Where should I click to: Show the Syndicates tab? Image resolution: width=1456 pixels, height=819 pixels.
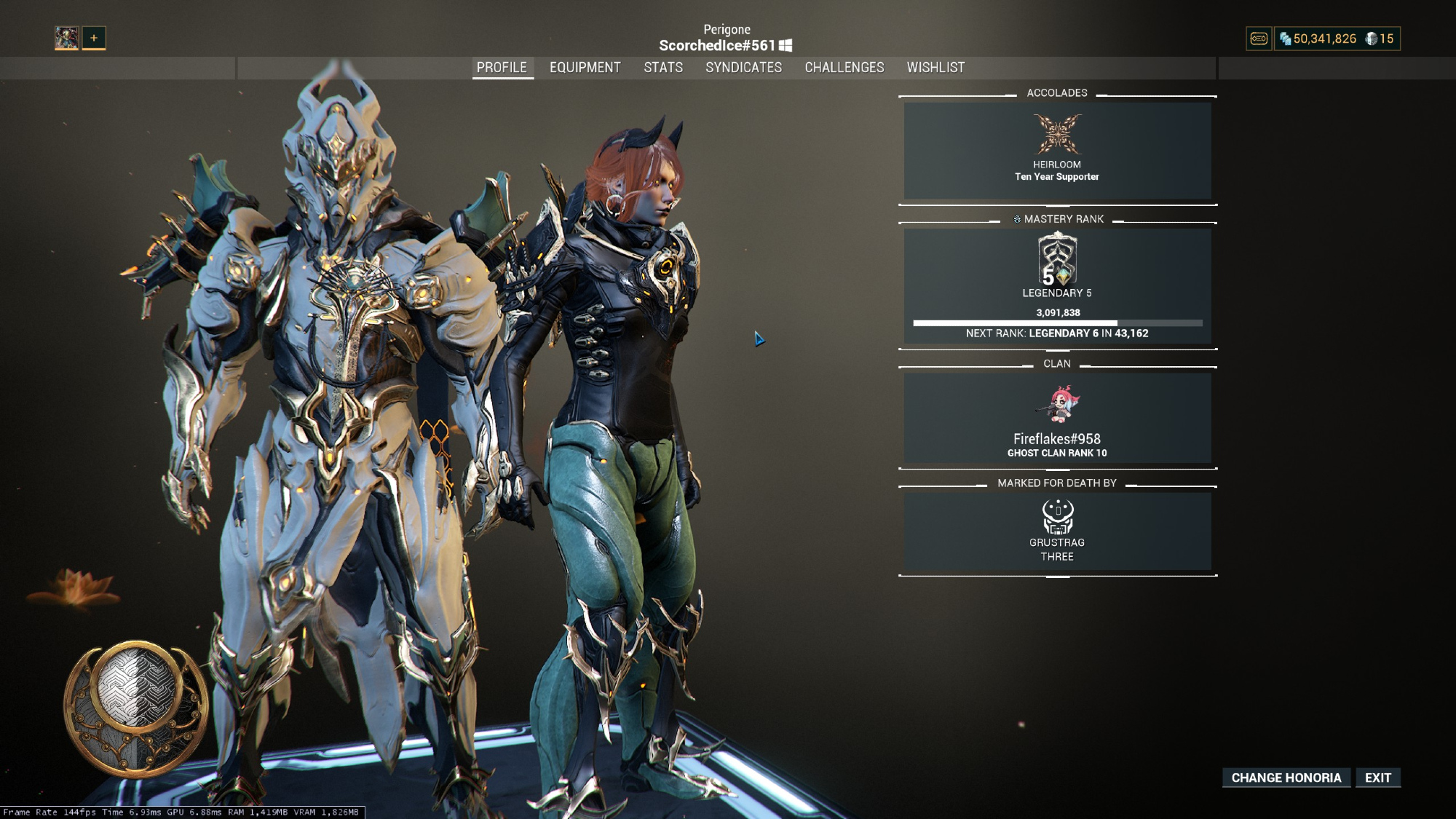click(743, 68)
